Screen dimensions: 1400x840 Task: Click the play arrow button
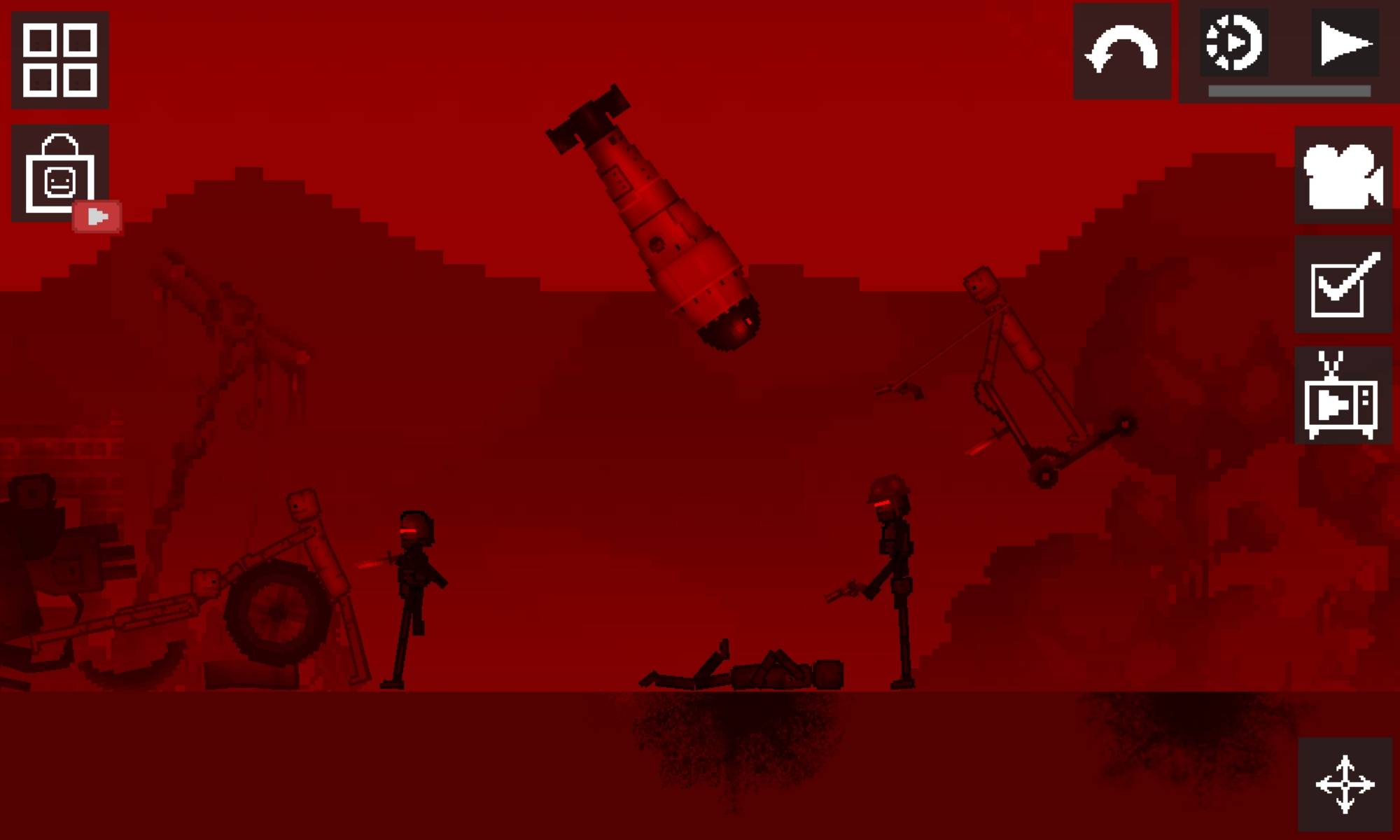[x=1345, y=43]
